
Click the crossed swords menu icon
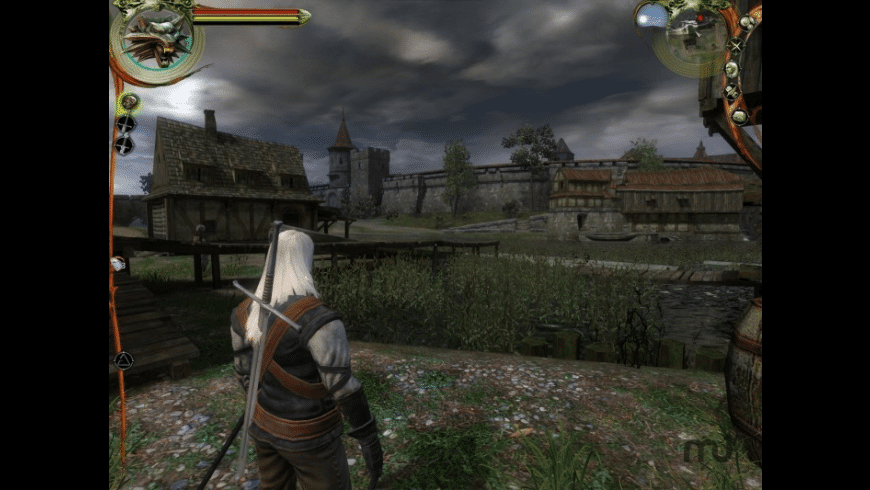pos(737,45)
